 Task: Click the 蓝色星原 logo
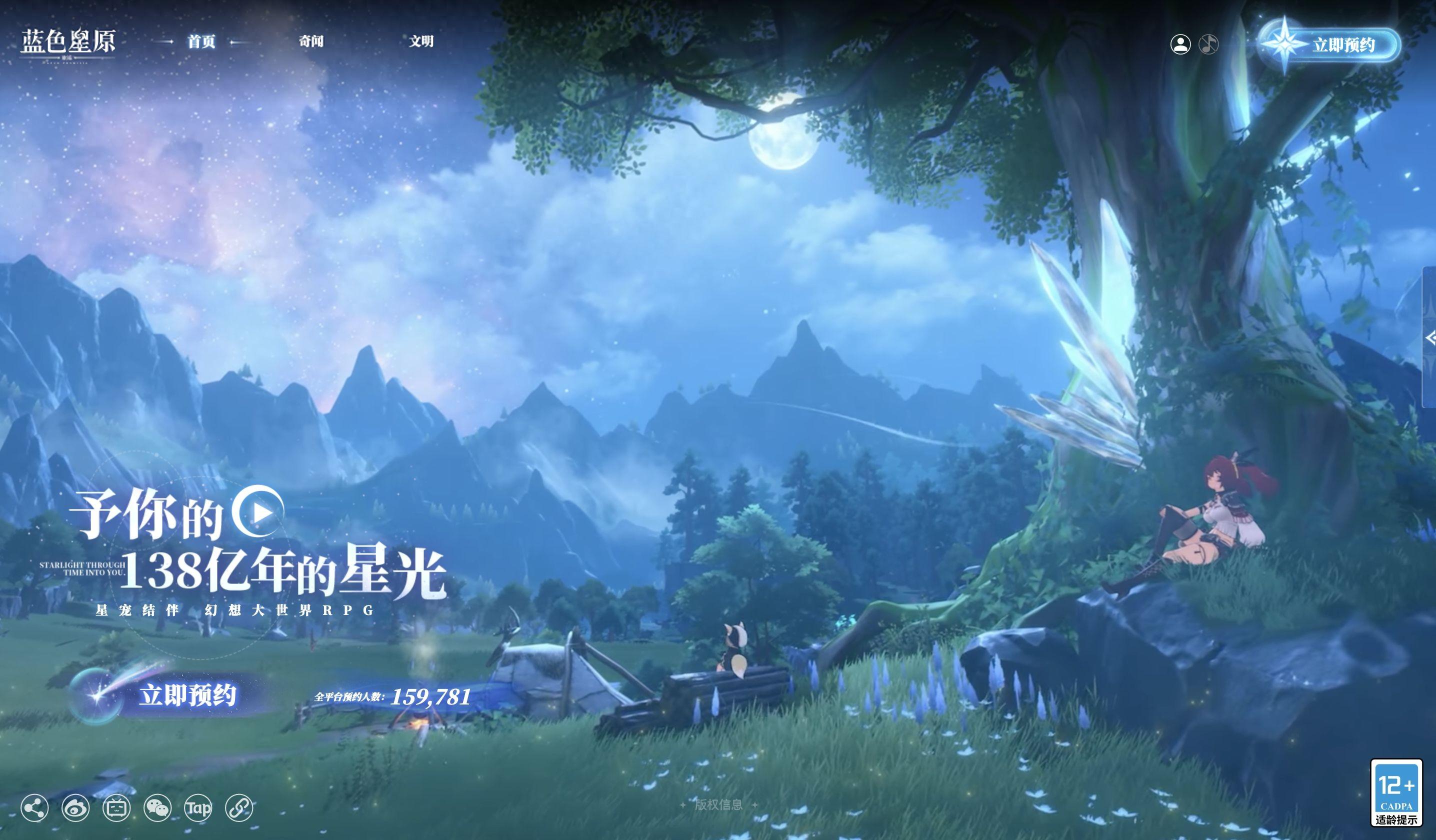click(68, 43)
